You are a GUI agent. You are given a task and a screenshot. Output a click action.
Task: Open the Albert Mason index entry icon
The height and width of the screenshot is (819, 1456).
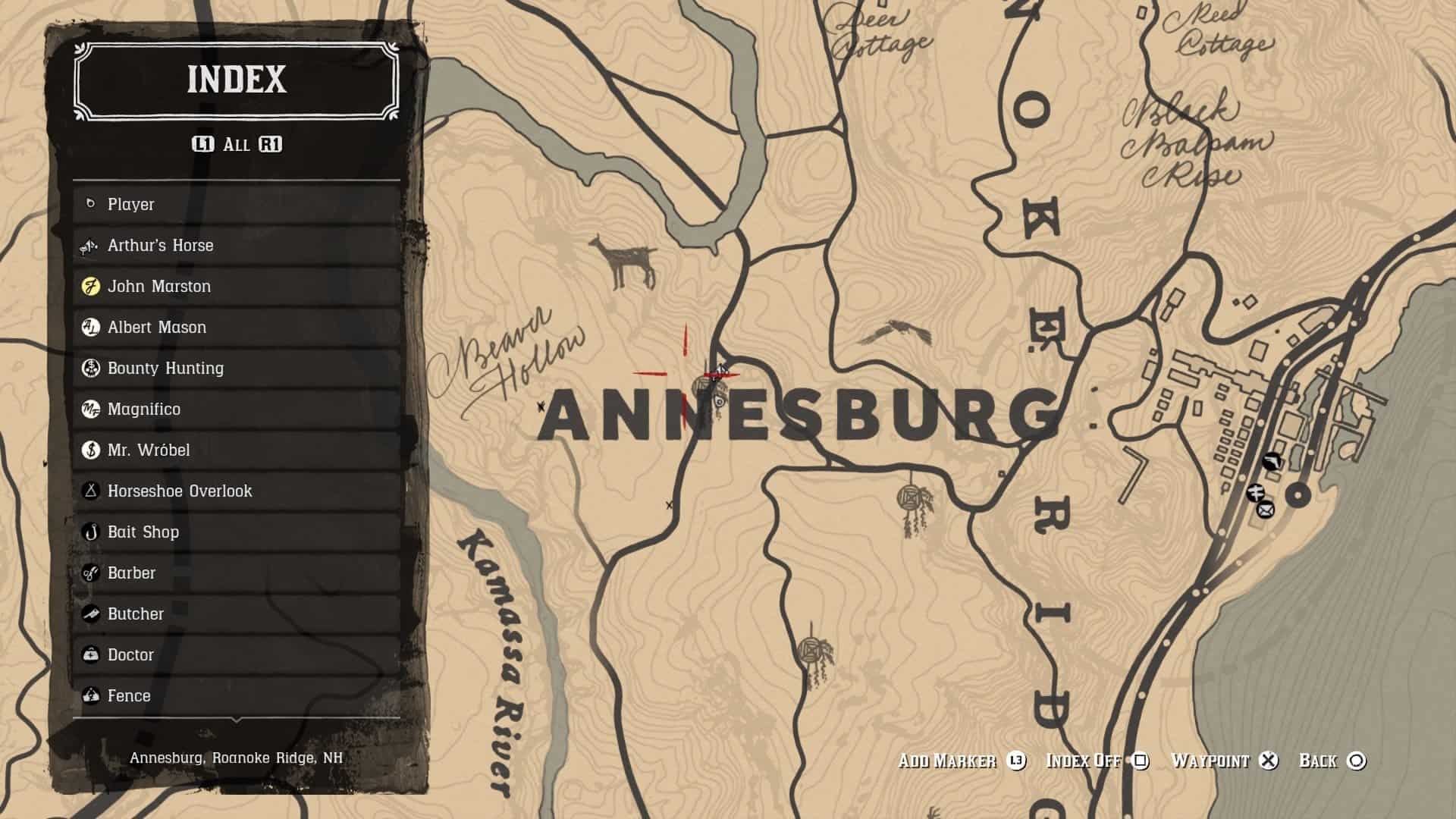click(x=89, y=327)
